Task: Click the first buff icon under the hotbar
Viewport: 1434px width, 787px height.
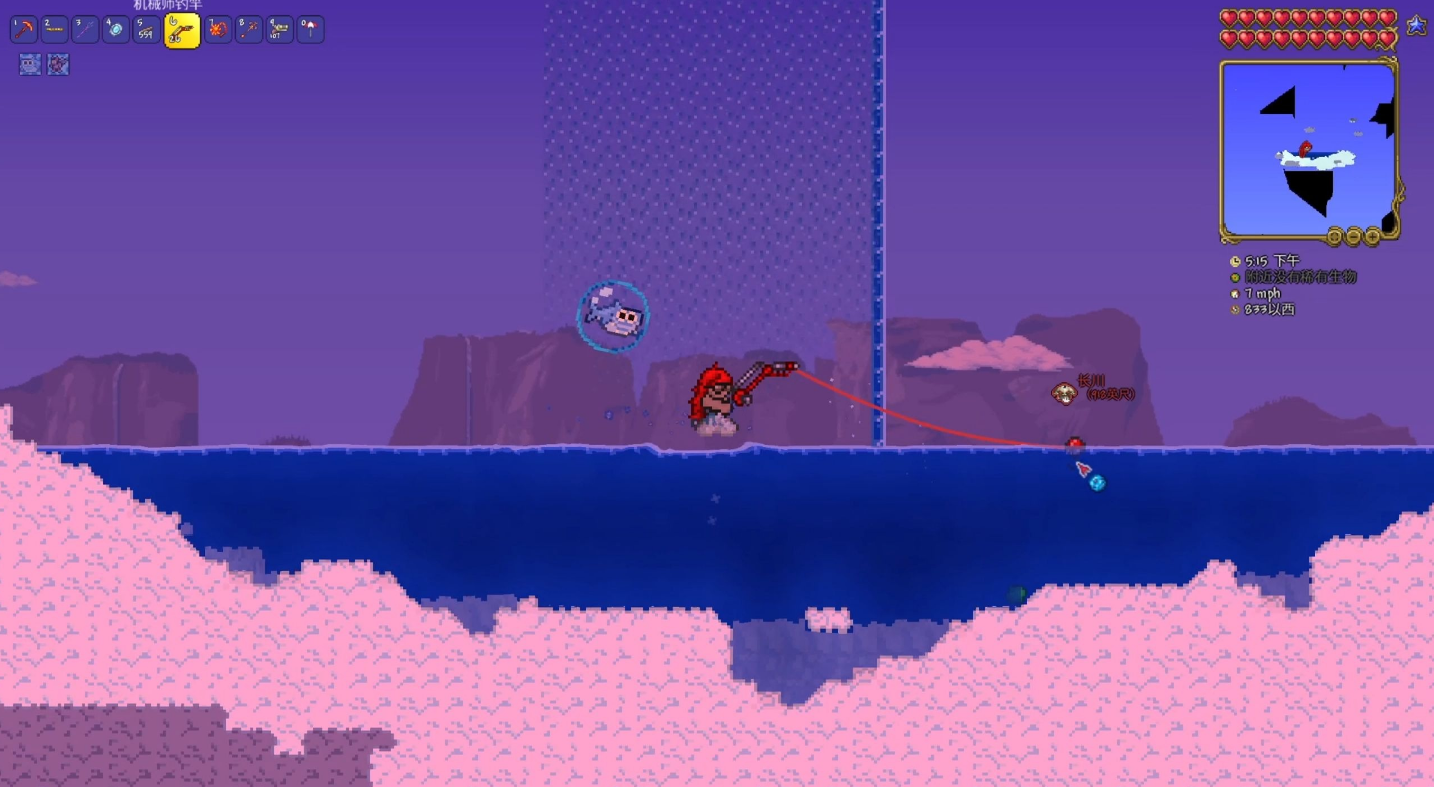Action: click(30, 65)
